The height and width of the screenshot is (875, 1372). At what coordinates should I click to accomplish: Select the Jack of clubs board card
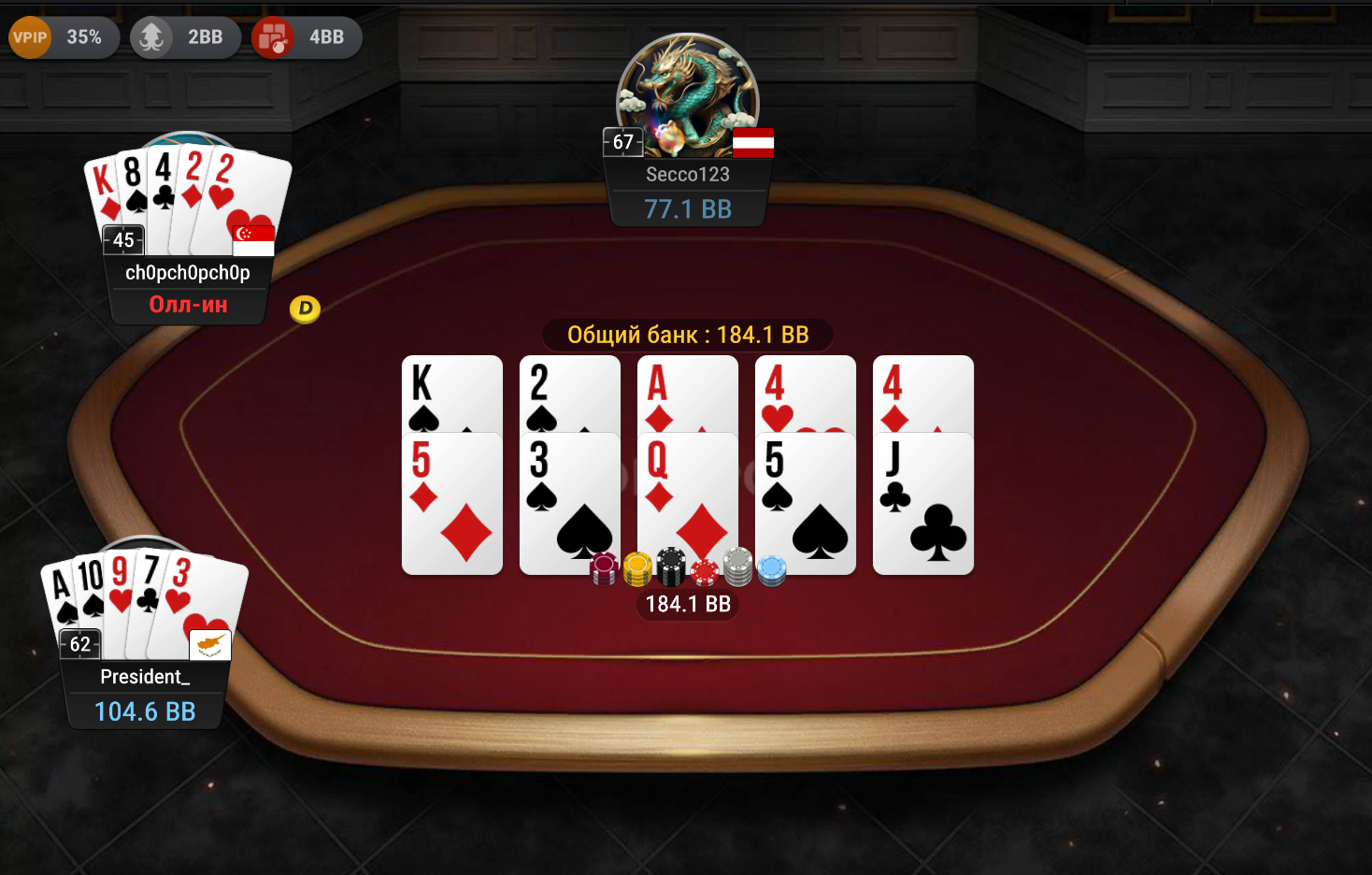(922, 505)
